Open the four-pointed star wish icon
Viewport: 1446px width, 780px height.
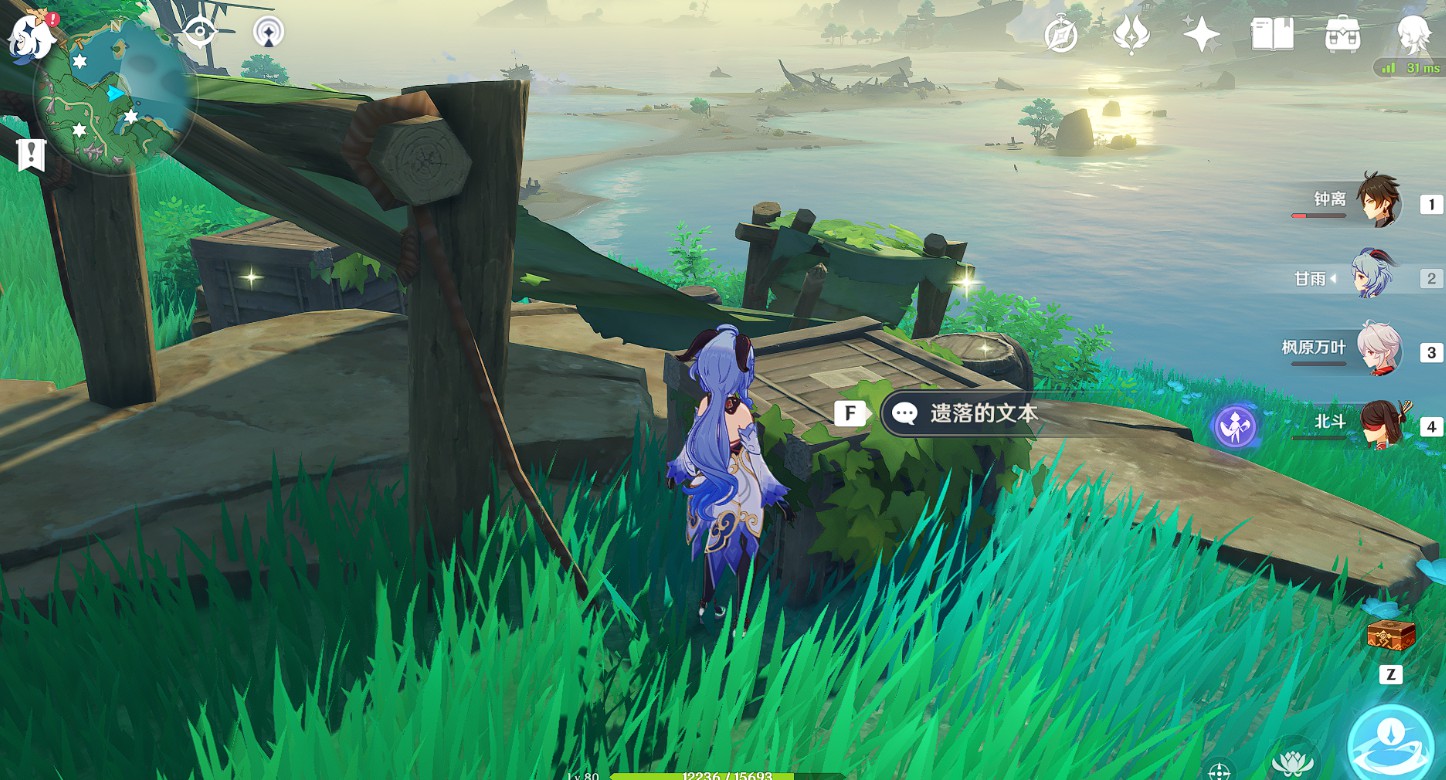click(1201, 35)
